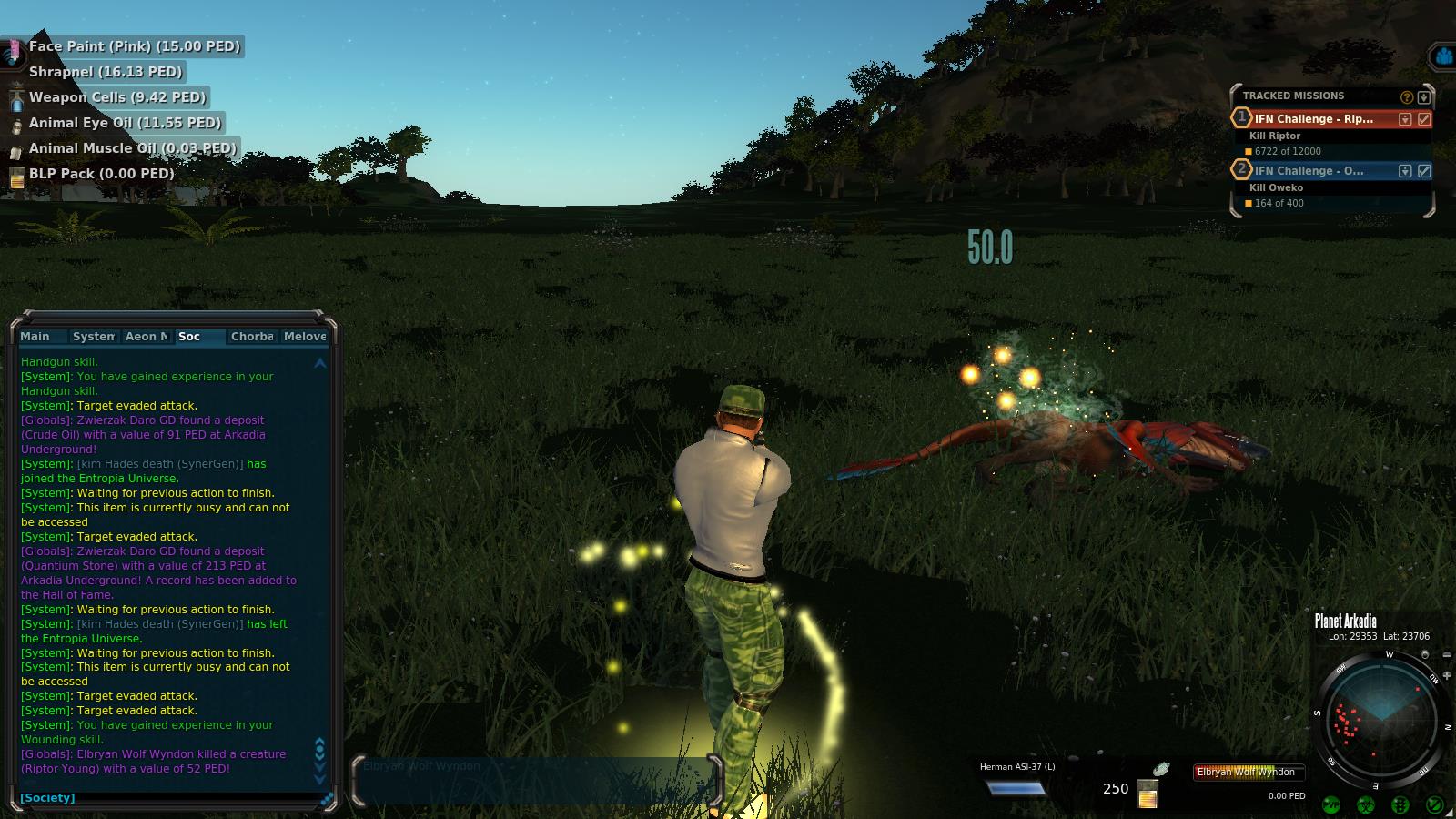This screenshot has height=819, width=1456.
Task: Toggle tracking checkbox for Oweko challenge
Action: [1424, 171]
